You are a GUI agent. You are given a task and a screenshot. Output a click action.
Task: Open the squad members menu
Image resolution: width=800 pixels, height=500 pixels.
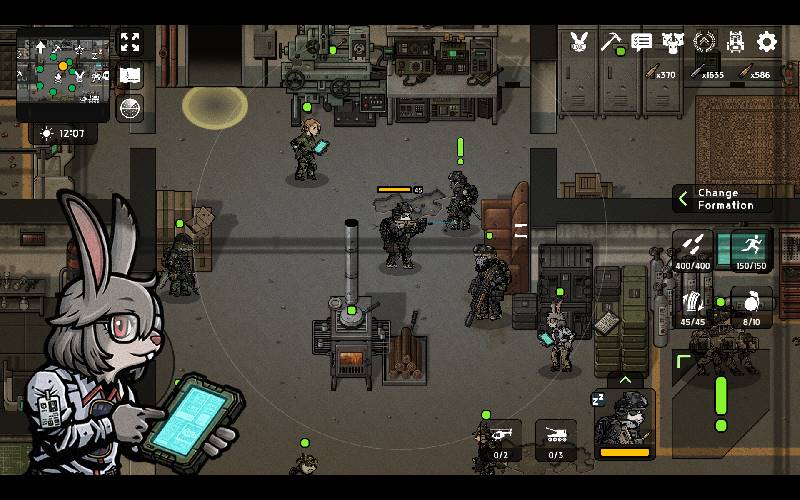pos(673,42)
